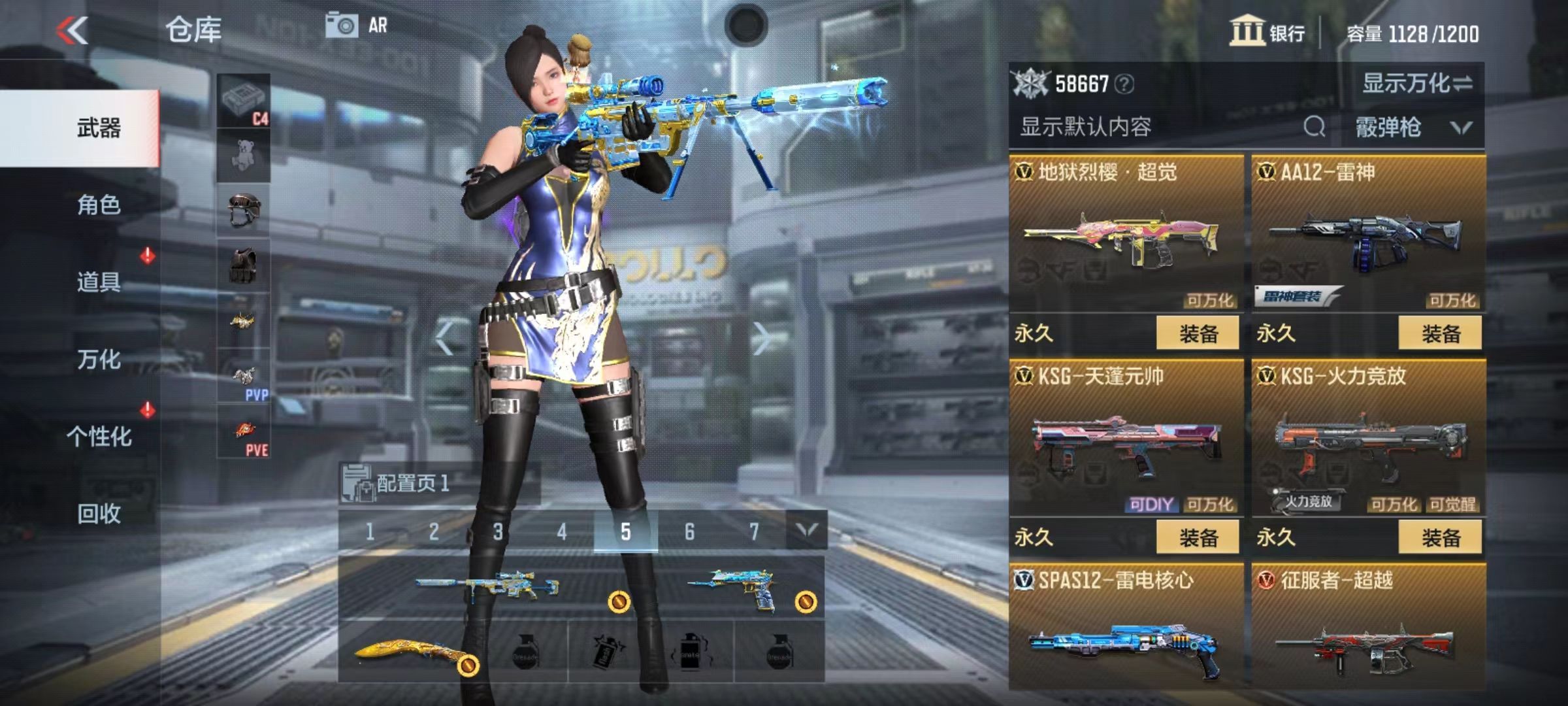Equip the KSG-火力竞放 shotgun
The height and width of the screenshot is (706, 1568).
[1440, 537]
